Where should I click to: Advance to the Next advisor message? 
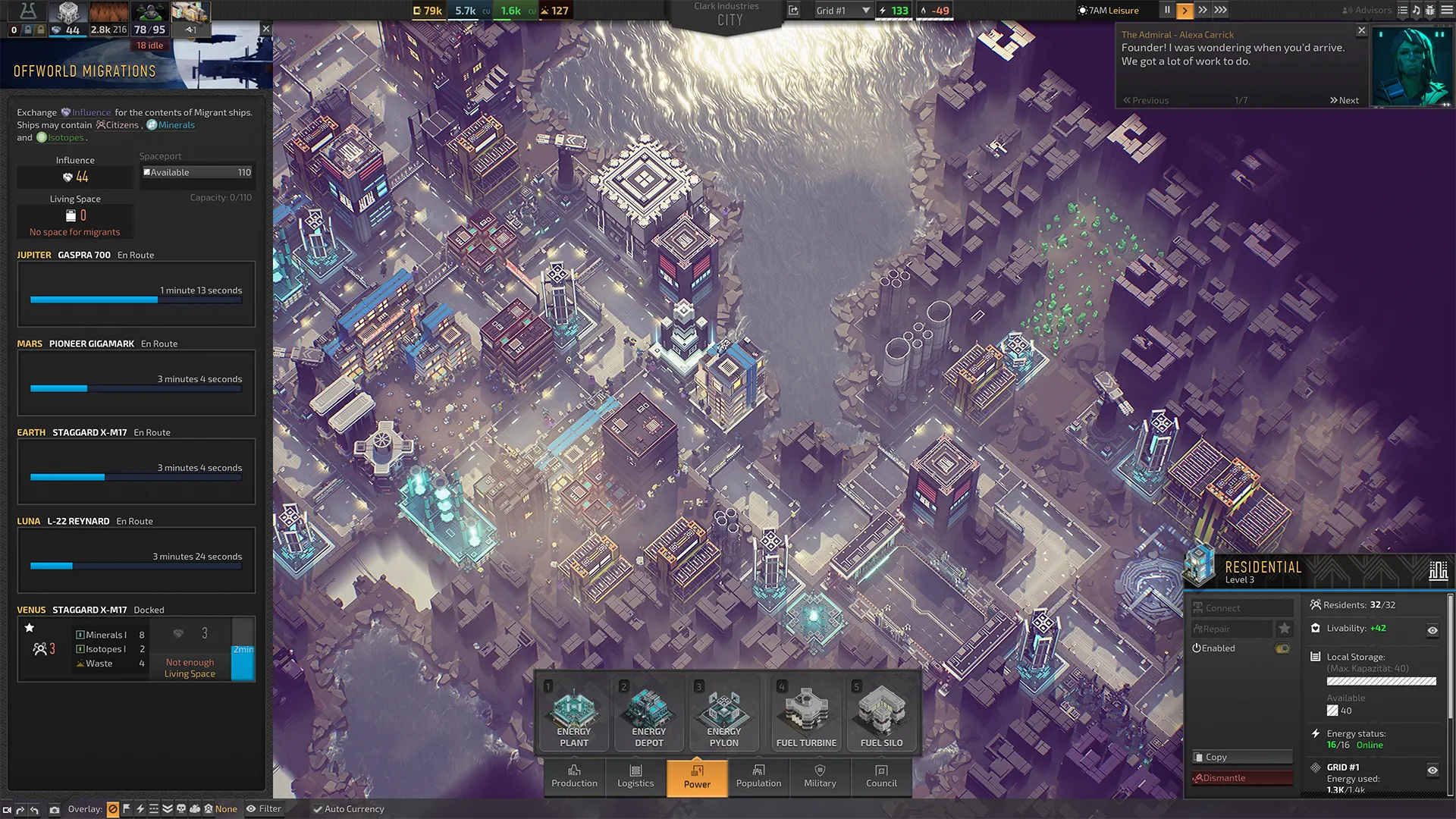coord(1344,100)
